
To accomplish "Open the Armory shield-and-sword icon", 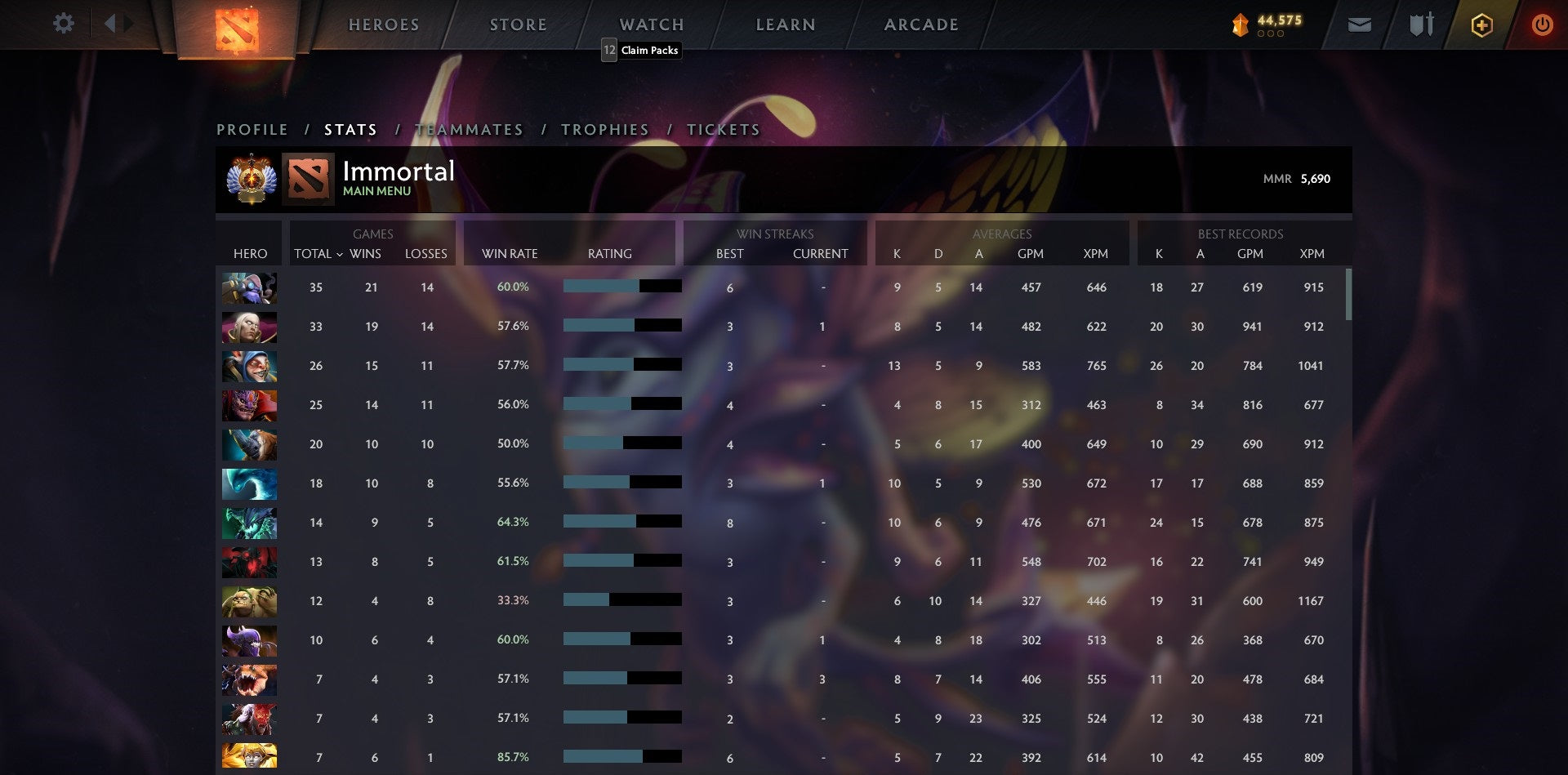I will (x=1421, y=24).
